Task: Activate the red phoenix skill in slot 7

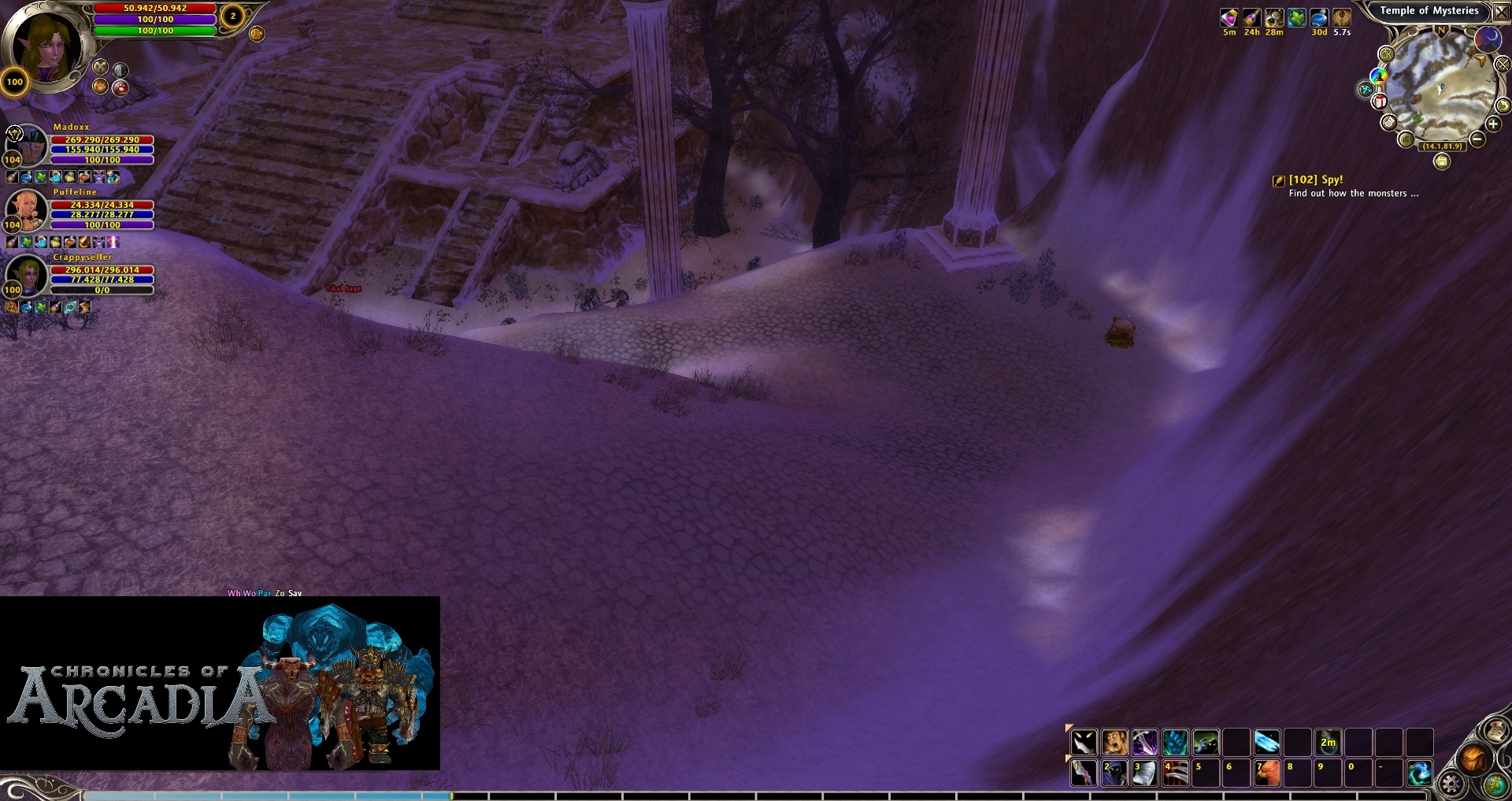Action: pyautogui.click(x=1266, y=773)
